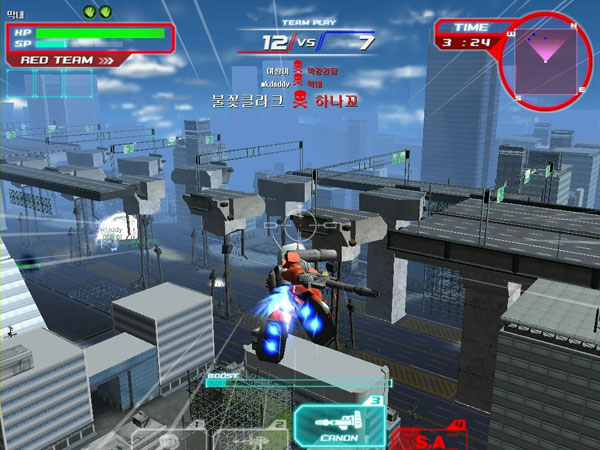Activate the red S.A special attack slot

(428, 436)
